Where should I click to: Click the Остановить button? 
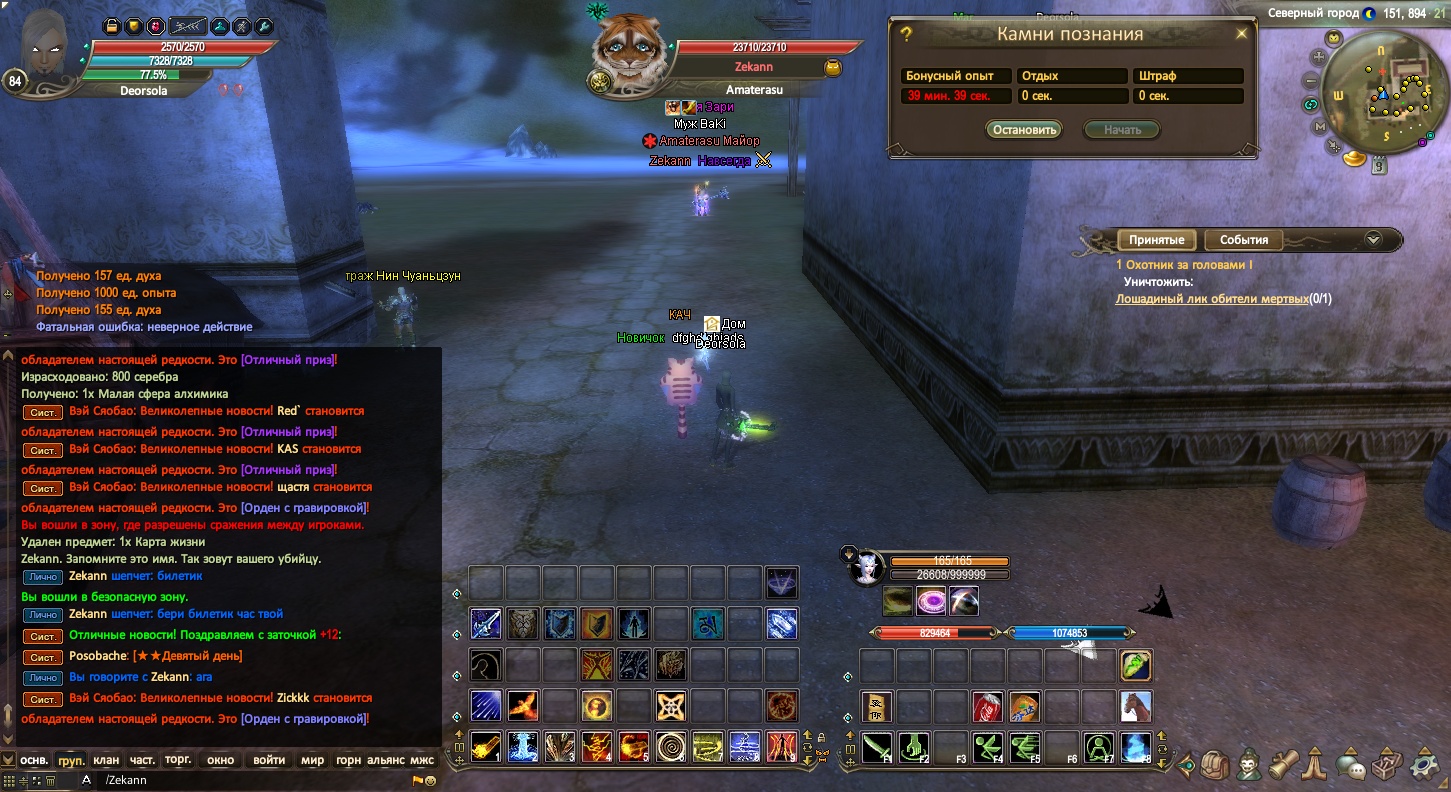(1024, 130)
